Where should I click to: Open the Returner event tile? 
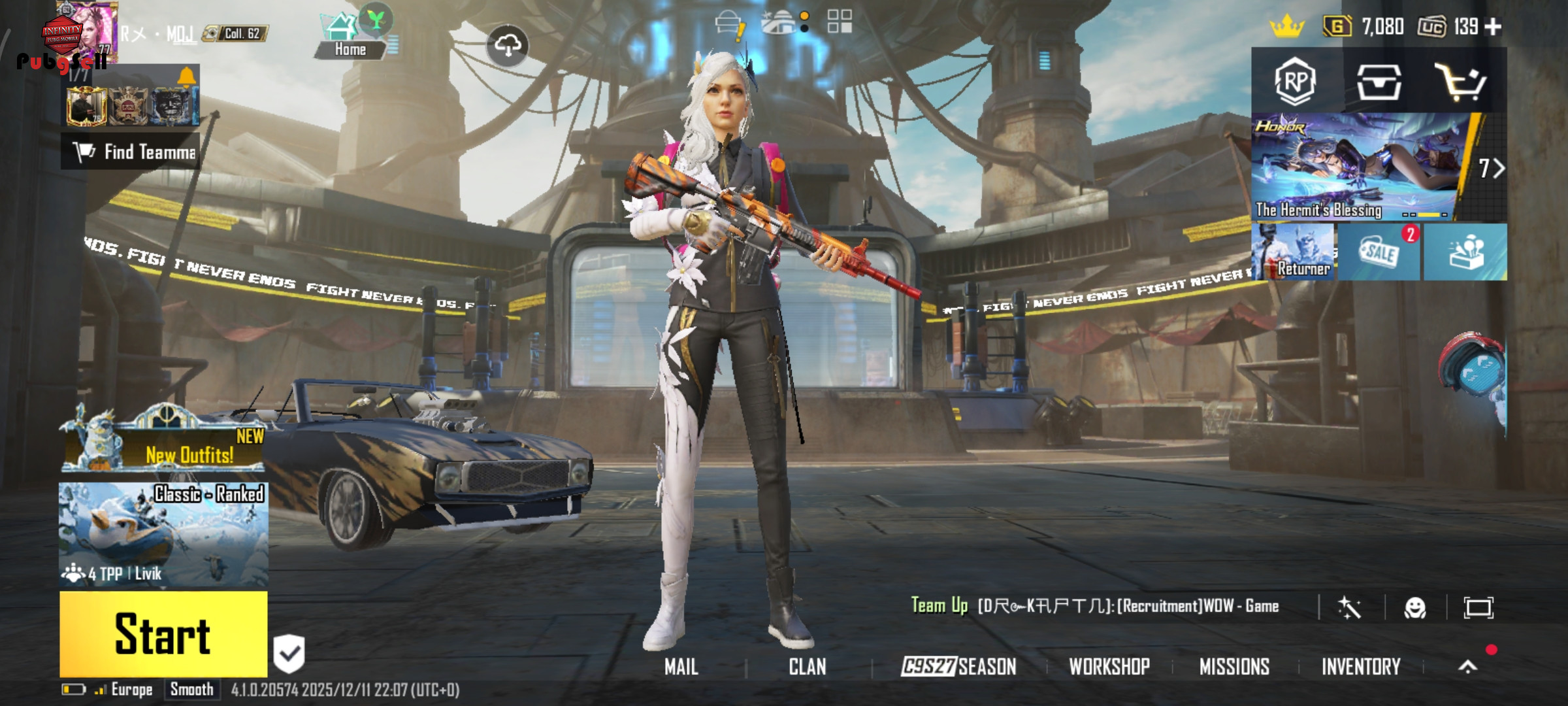pyautogui.click(x=1294, y=252)
